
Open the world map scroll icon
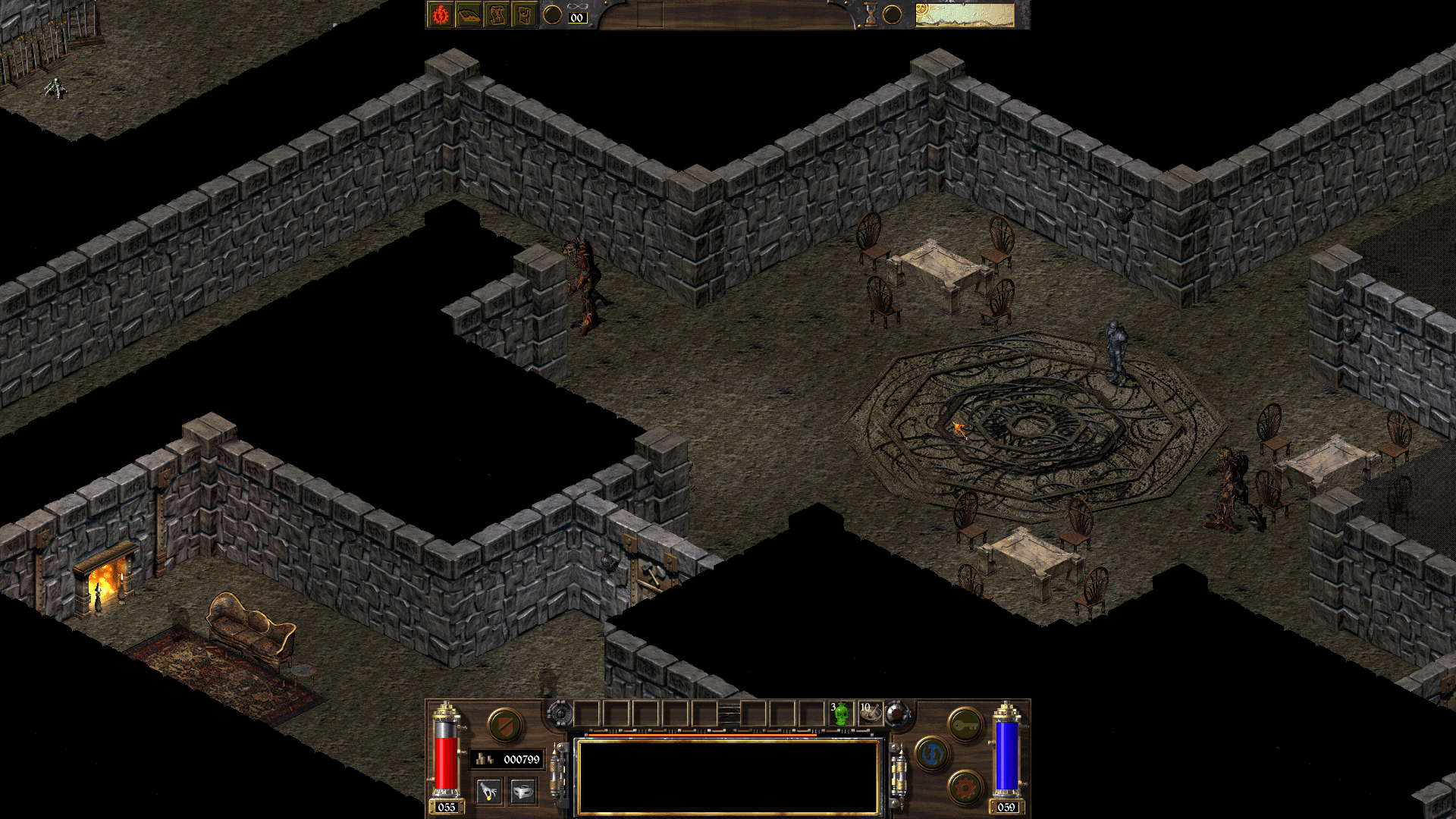tap(497, 14)
